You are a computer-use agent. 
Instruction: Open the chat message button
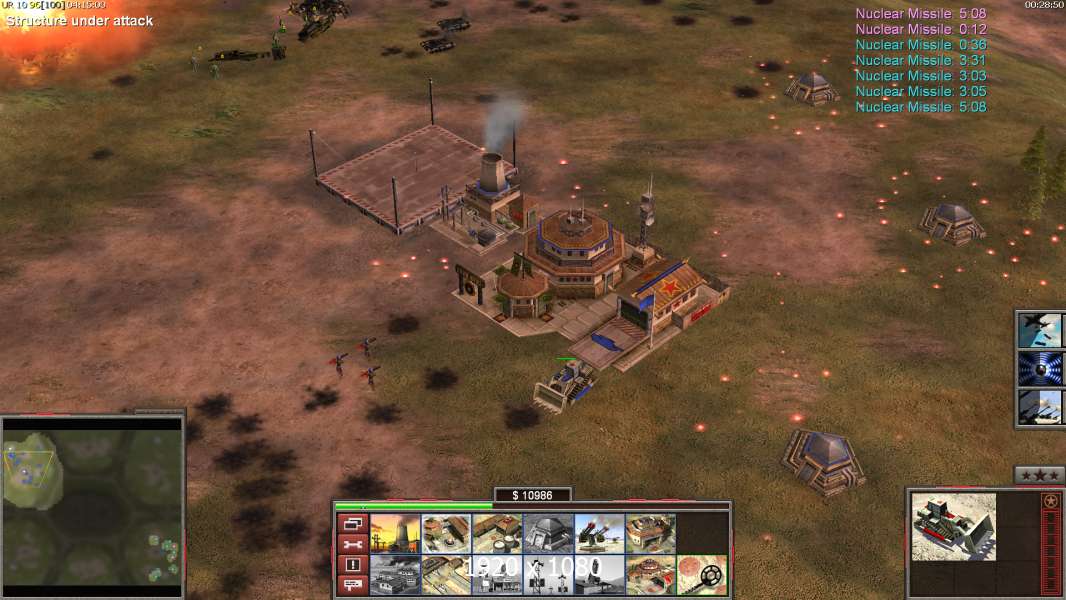tap(351, 586)
